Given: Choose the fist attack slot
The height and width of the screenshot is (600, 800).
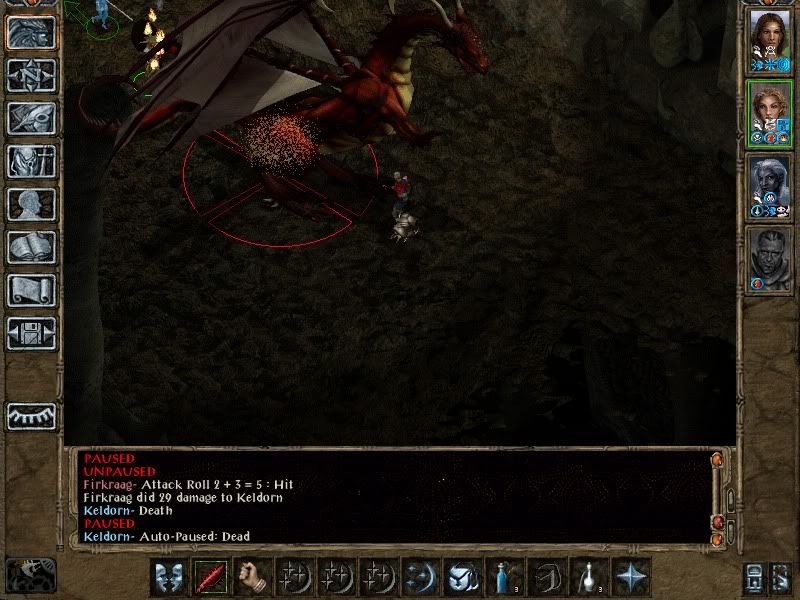Looking at the screenshot, I should tap(253, 577).
